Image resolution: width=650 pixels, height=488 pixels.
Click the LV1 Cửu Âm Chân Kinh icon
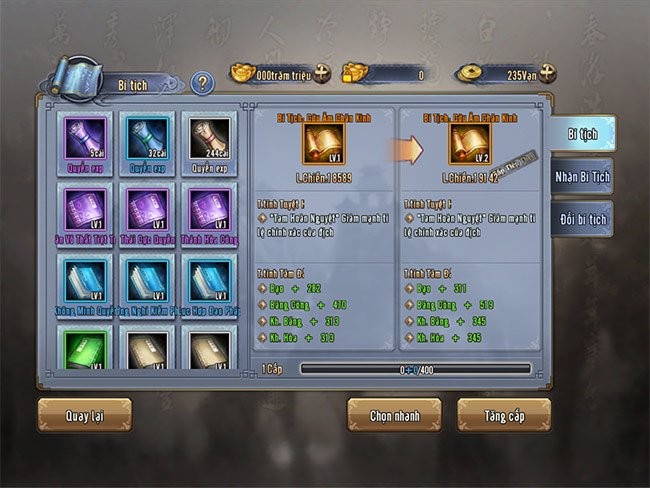pos(323,144)
